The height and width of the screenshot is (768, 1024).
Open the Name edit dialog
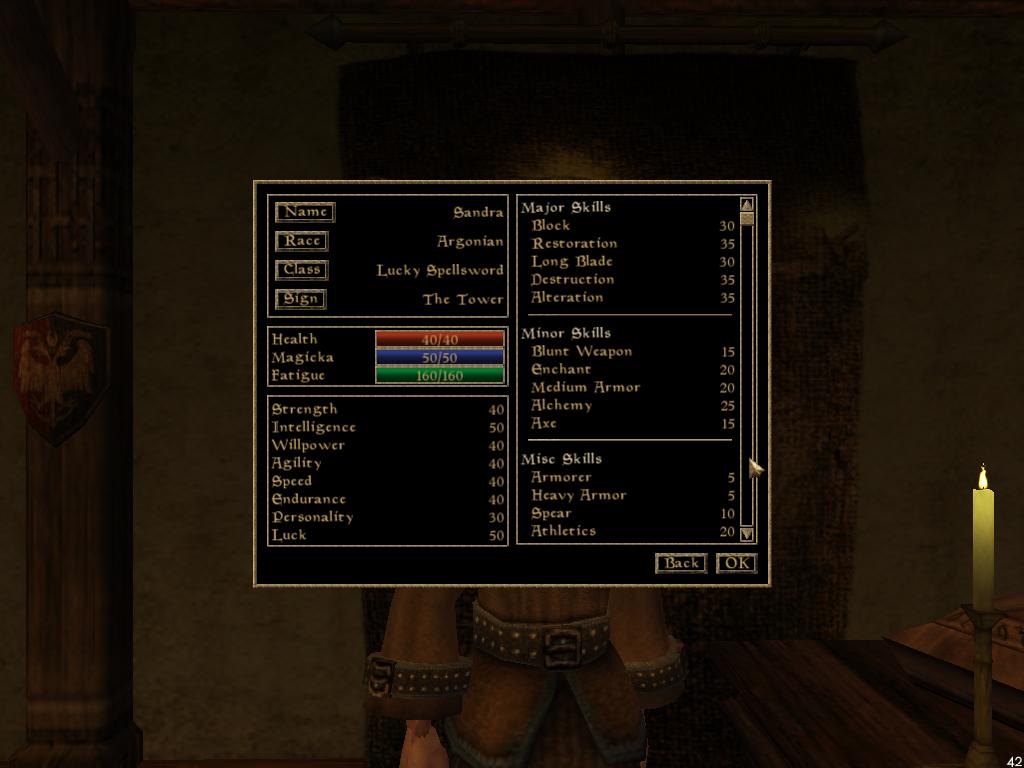(305, 212)
